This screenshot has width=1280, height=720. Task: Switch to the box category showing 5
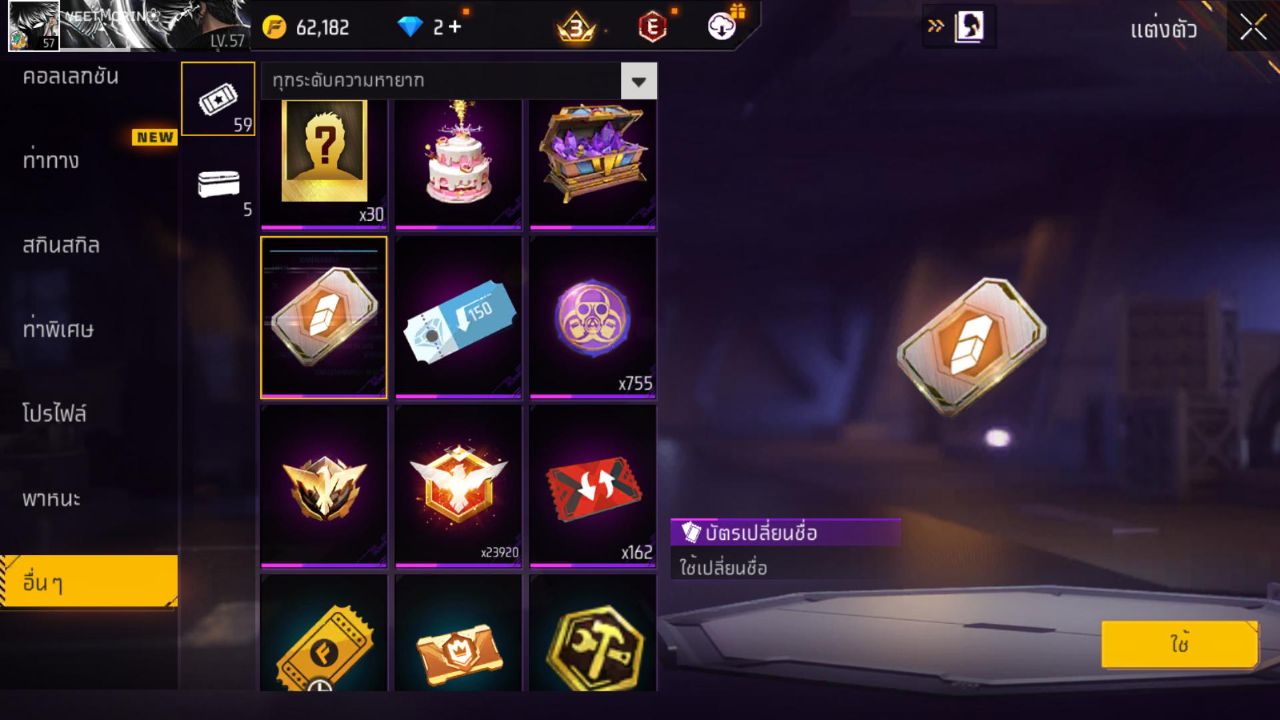[x=217, y=182]
